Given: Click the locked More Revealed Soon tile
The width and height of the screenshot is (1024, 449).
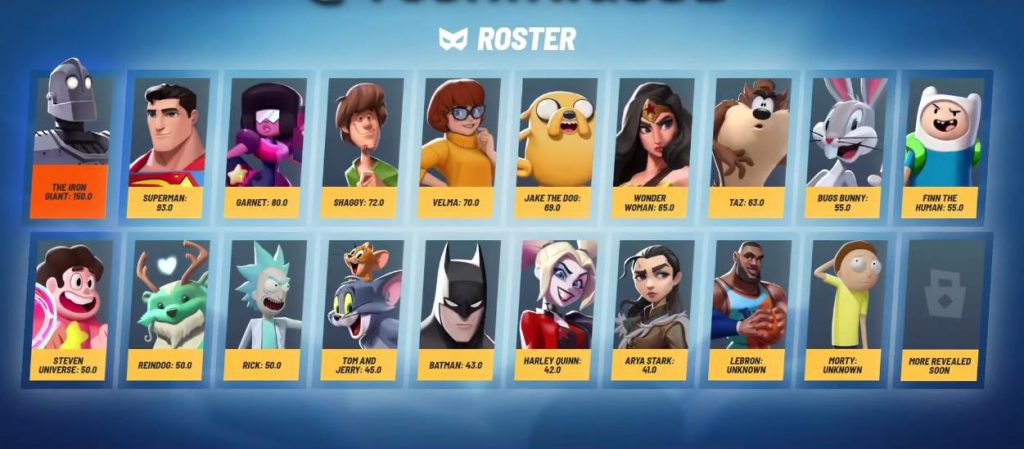Looking at the screenshot, I should (x=942, y=310).
